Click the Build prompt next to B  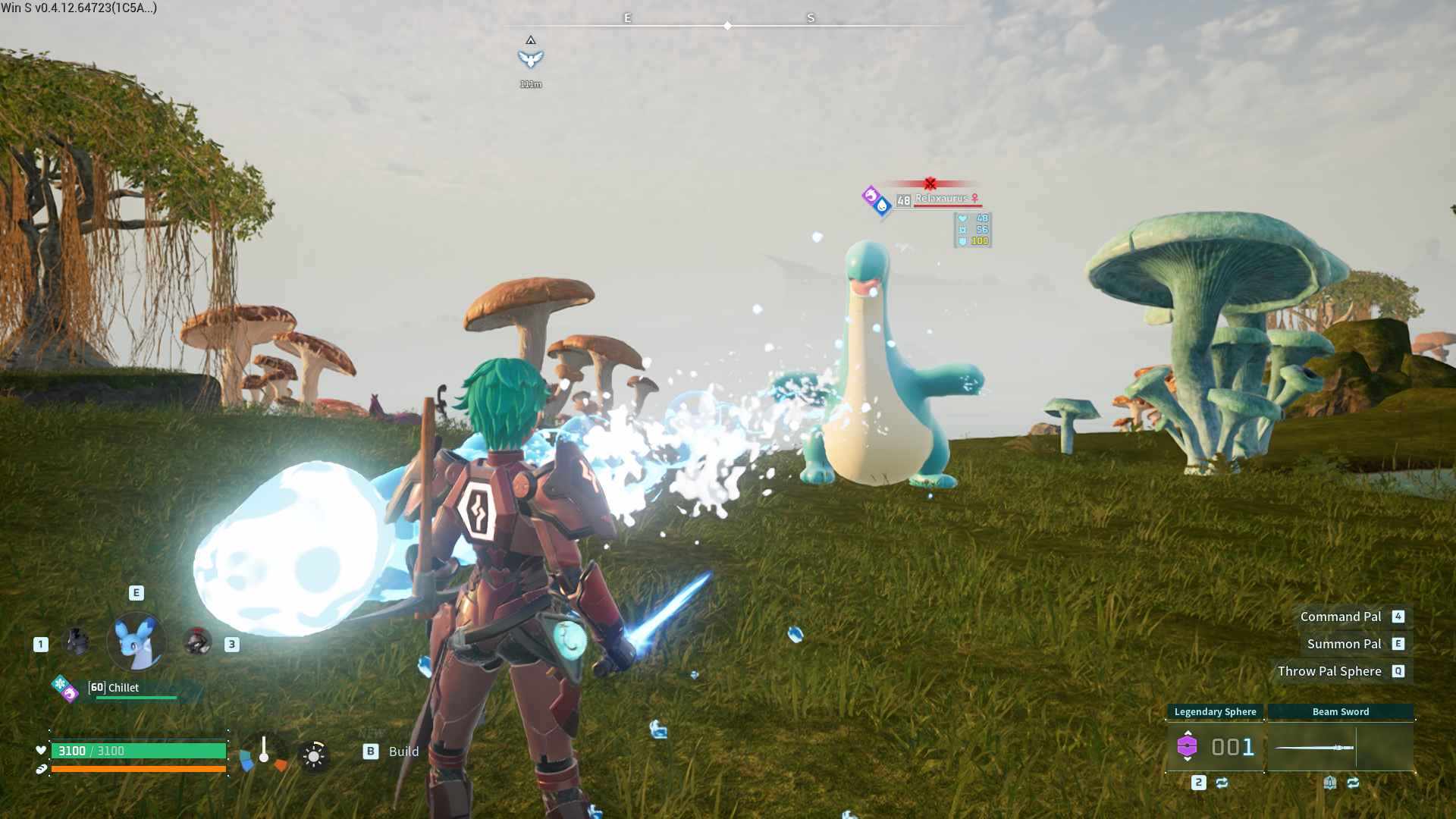point(403,752)
